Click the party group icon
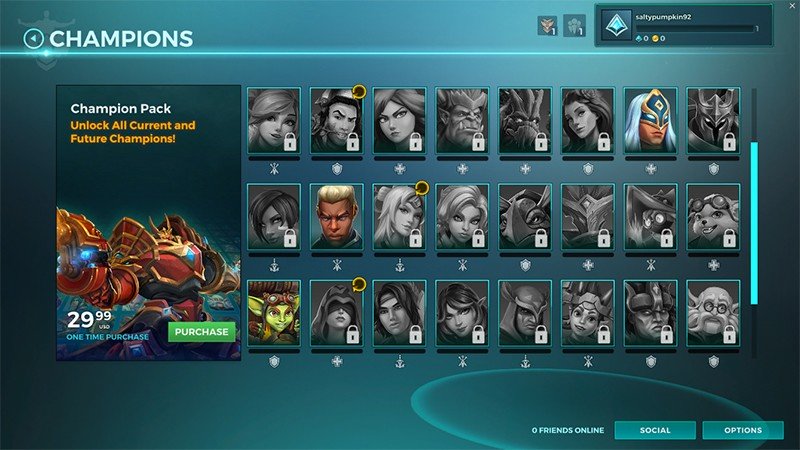The width and height of the screenshot is (800, 450). [574, 26]
